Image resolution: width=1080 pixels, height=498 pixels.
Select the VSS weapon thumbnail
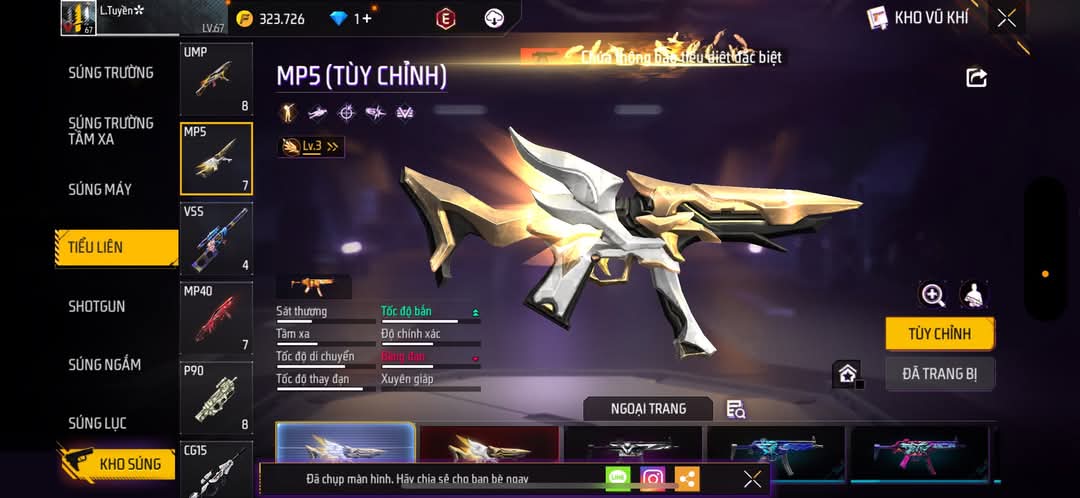click(216, 238)
